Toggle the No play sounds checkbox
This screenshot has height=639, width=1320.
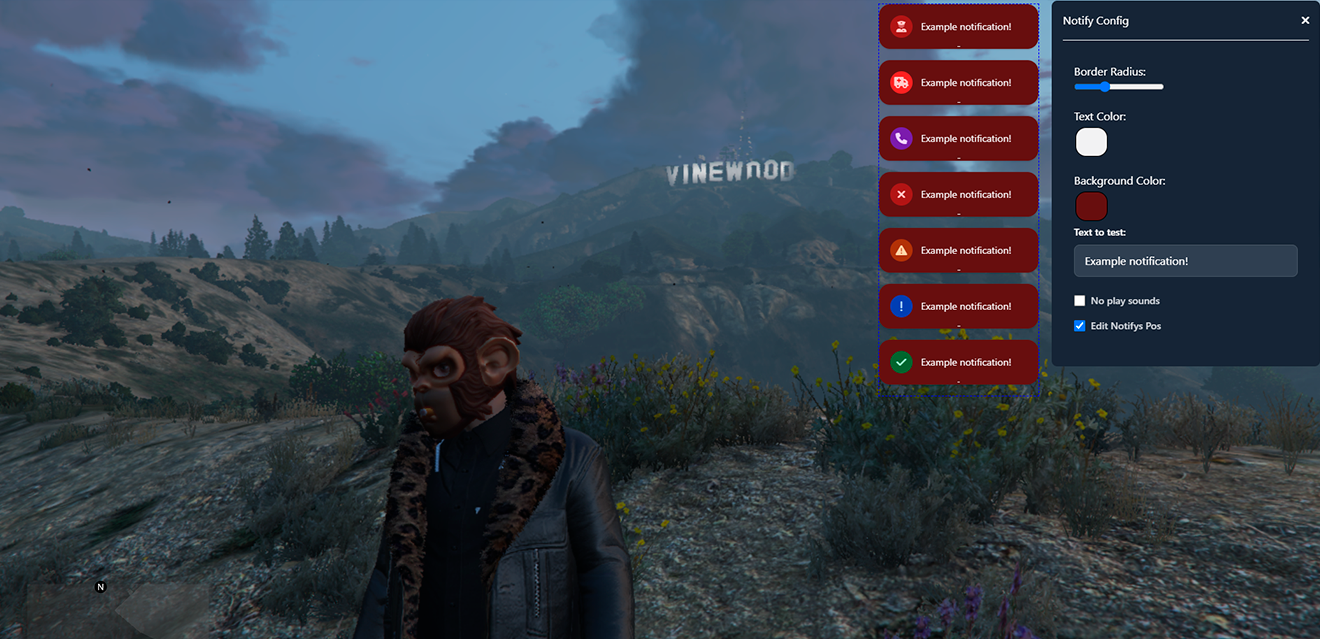[1080, 301]
